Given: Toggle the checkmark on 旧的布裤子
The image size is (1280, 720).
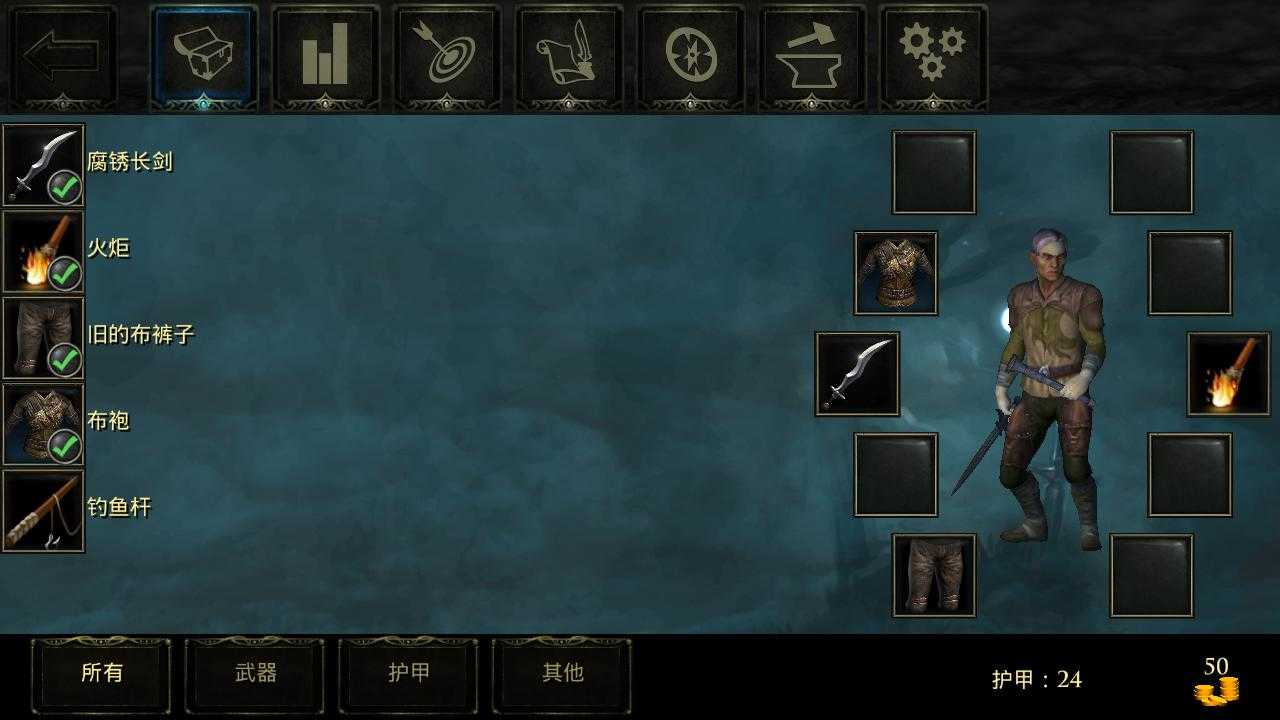Looking at the screenshot, I should click(x=65, y=360).
